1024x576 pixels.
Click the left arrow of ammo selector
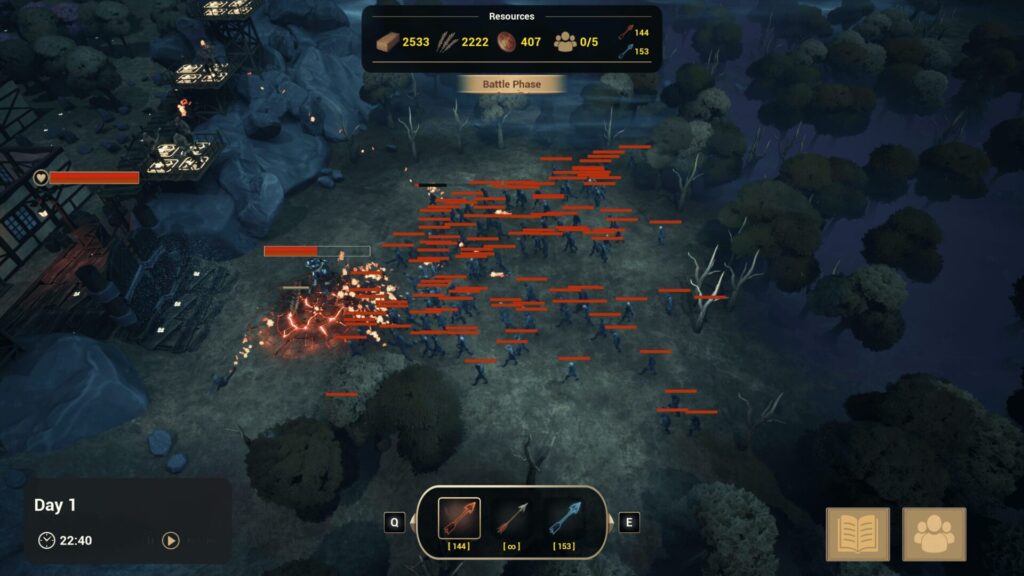pyautogui.click(x=395, y=522)
